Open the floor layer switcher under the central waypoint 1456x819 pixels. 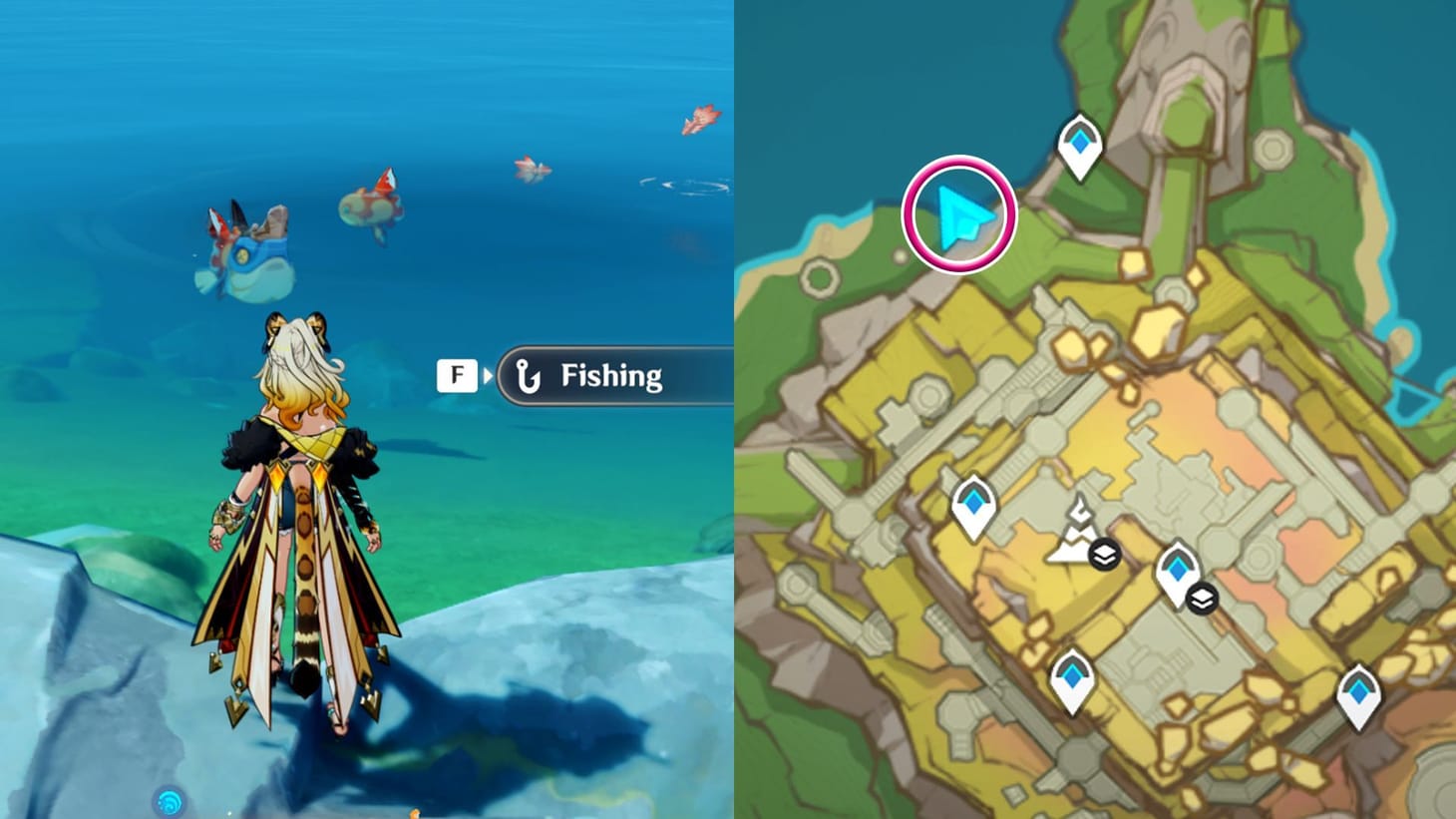tap(1203, 599)
